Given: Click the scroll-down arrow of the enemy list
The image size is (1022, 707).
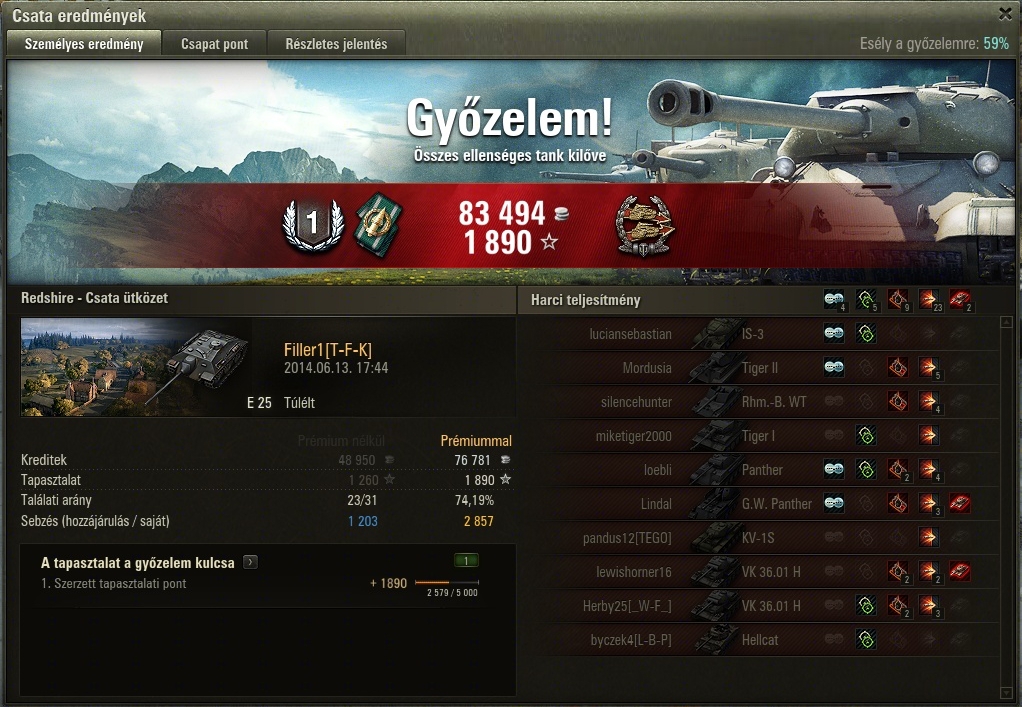Looking at the screenshot, I should pyautogui.click(x=1006, y=692).
